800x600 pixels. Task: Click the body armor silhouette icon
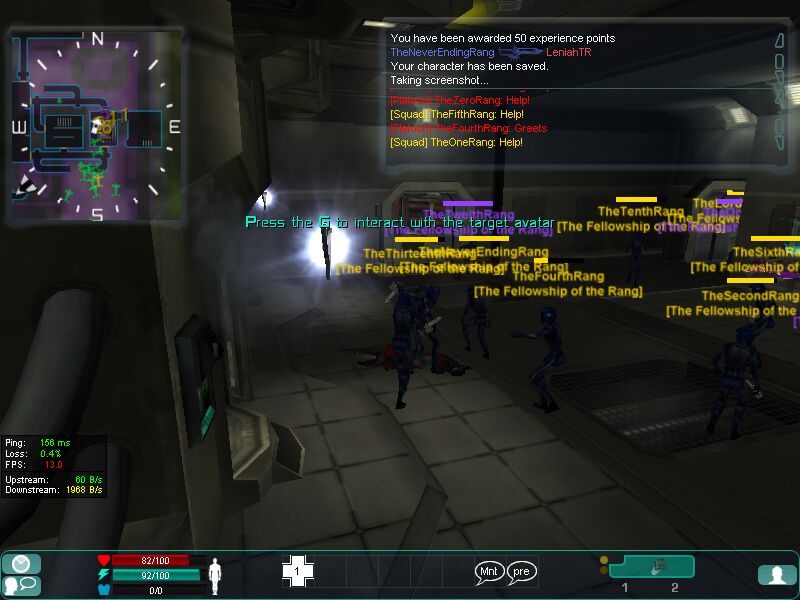(213, 575)
